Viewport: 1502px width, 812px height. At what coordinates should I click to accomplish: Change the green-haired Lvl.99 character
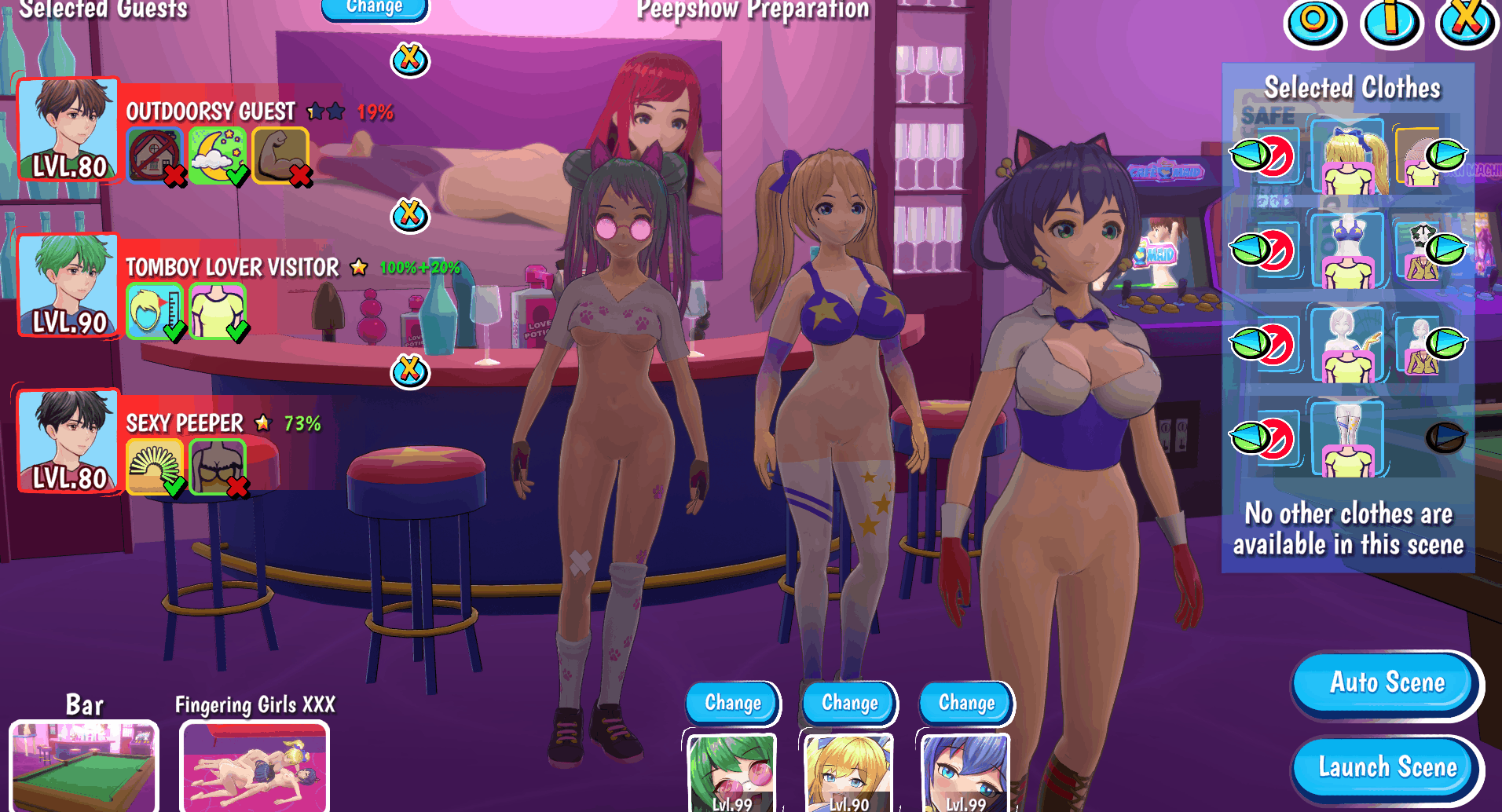pos(733,703)
